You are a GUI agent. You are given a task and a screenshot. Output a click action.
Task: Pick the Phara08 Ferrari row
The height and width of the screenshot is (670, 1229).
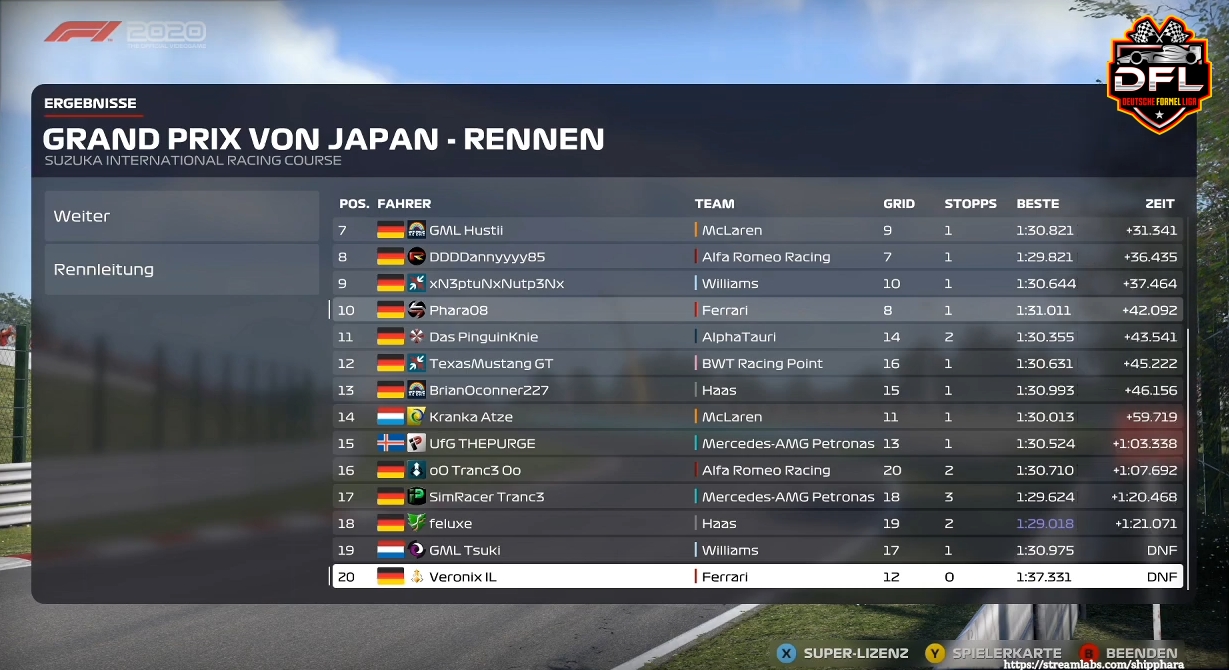[757, 310]
